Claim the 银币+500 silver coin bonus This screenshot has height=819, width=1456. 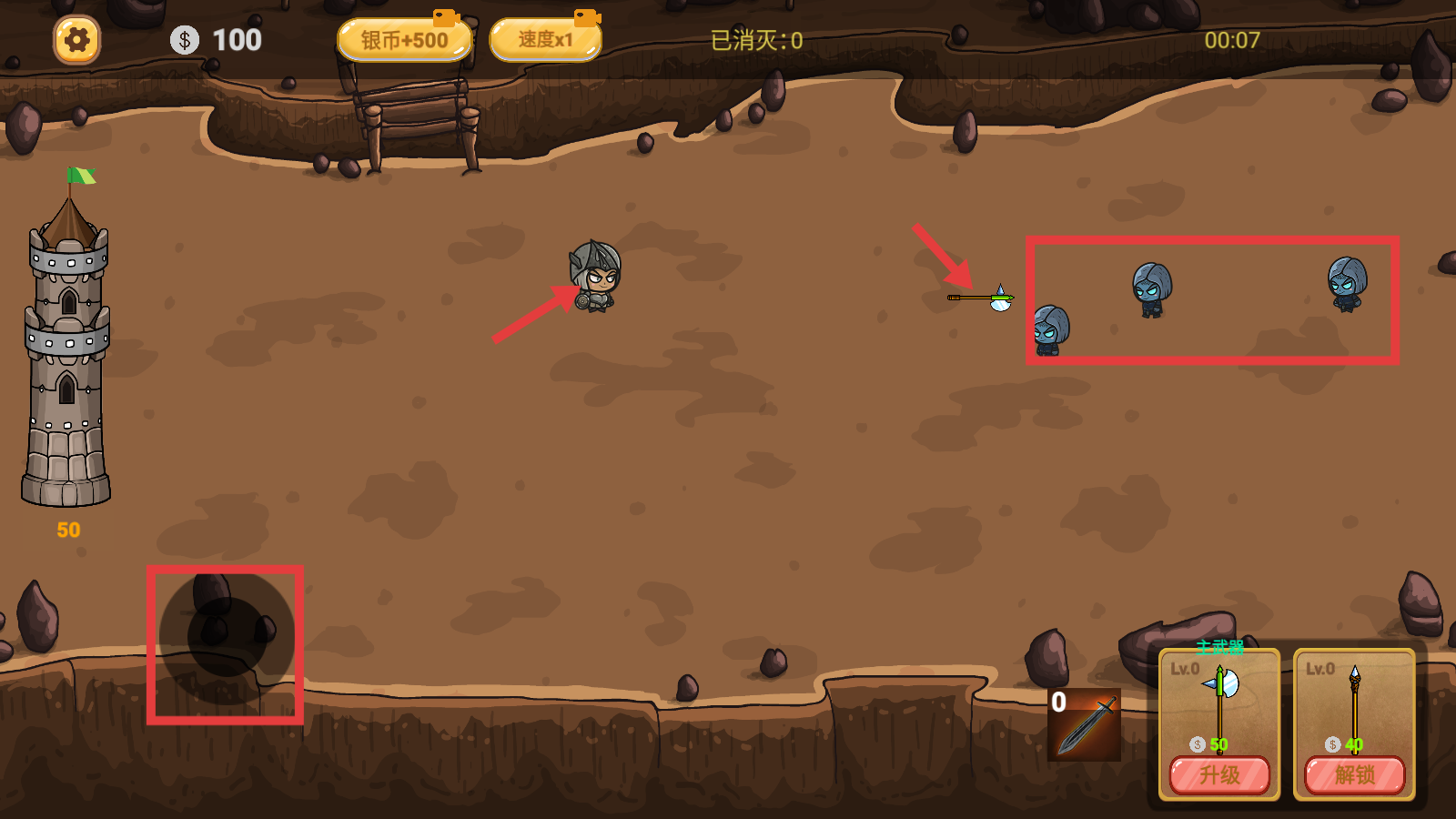[404, 41]
